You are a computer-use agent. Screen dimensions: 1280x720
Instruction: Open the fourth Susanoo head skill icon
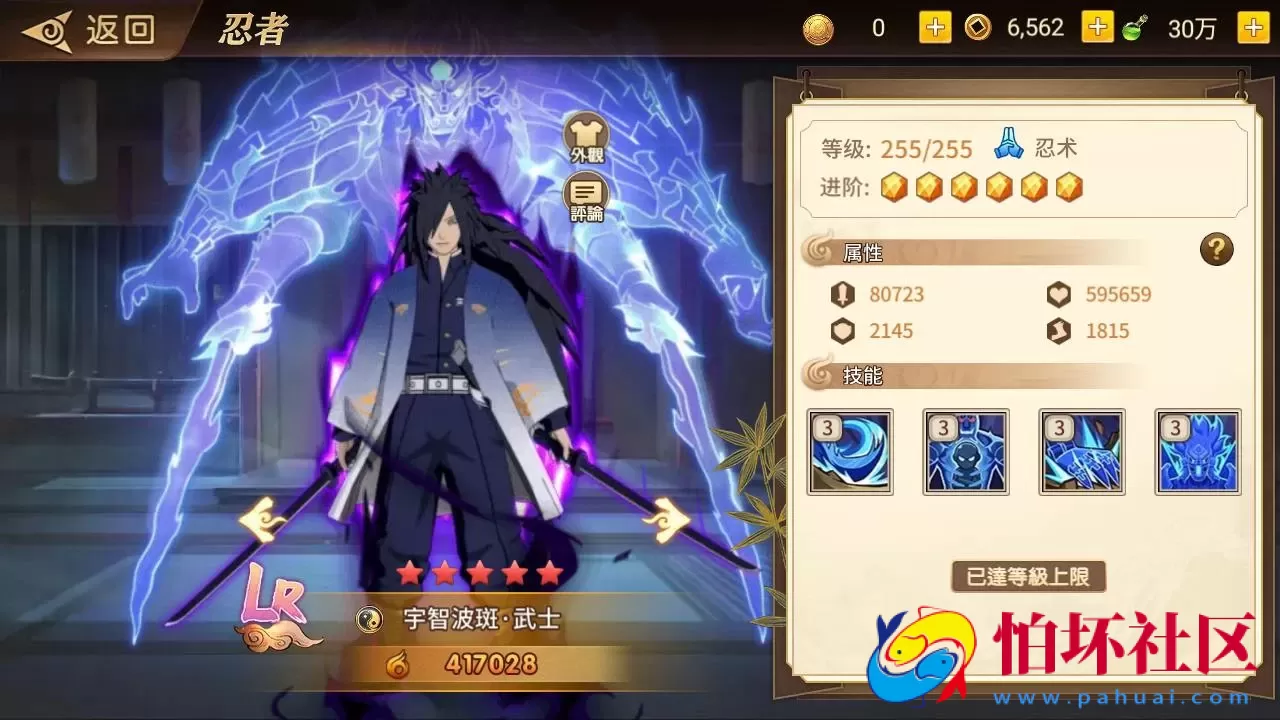tap(1198, 452)
